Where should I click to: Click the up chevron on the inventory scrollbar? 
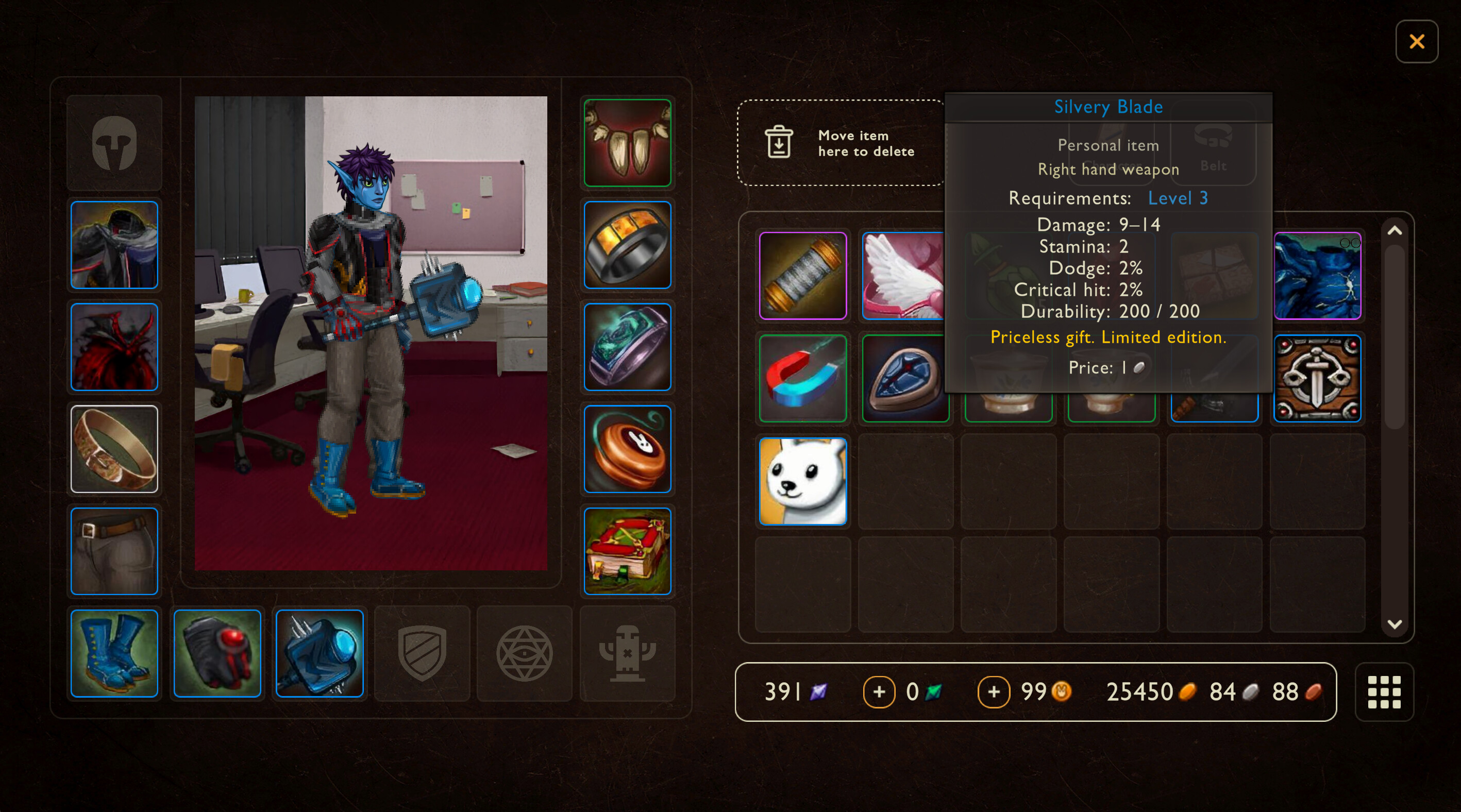[1396, 231]
